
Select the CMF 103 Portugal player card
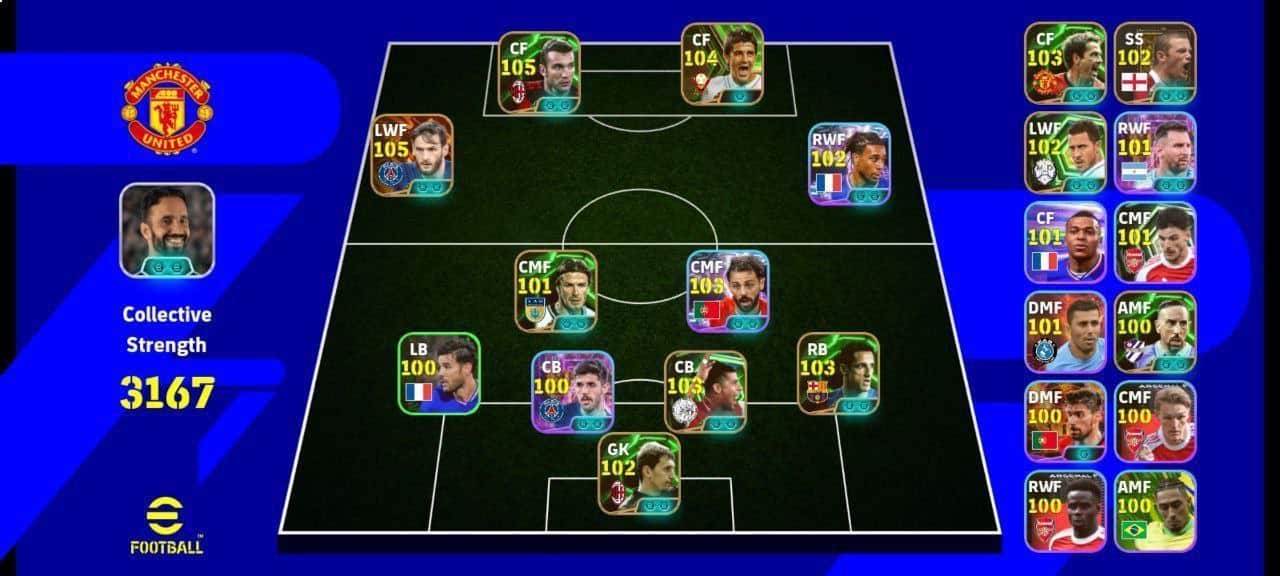727,291
